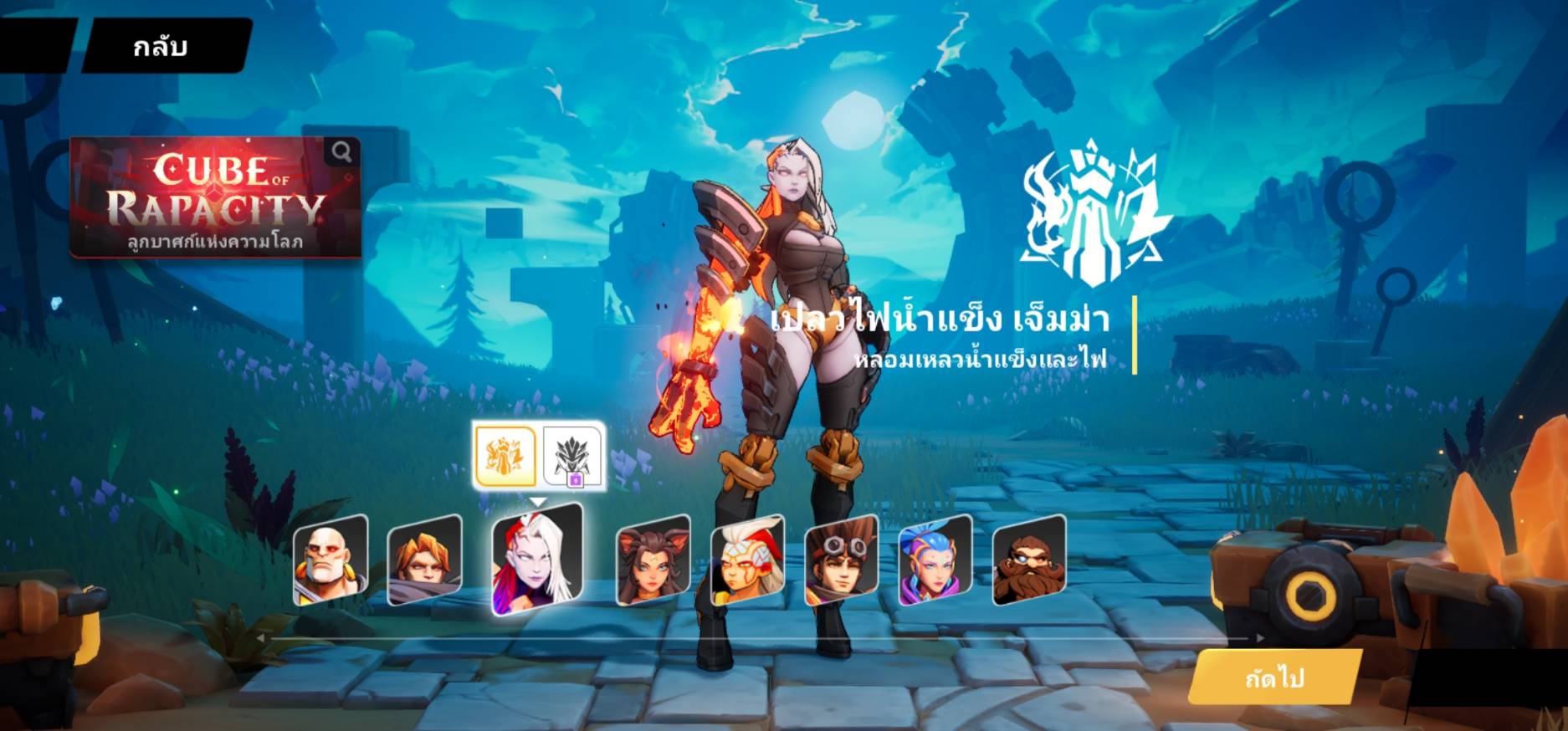The height and width of the screenshot is (731, 1568).
Task: Click the hero list right scroll arrow
Action: pos(1259,638)
